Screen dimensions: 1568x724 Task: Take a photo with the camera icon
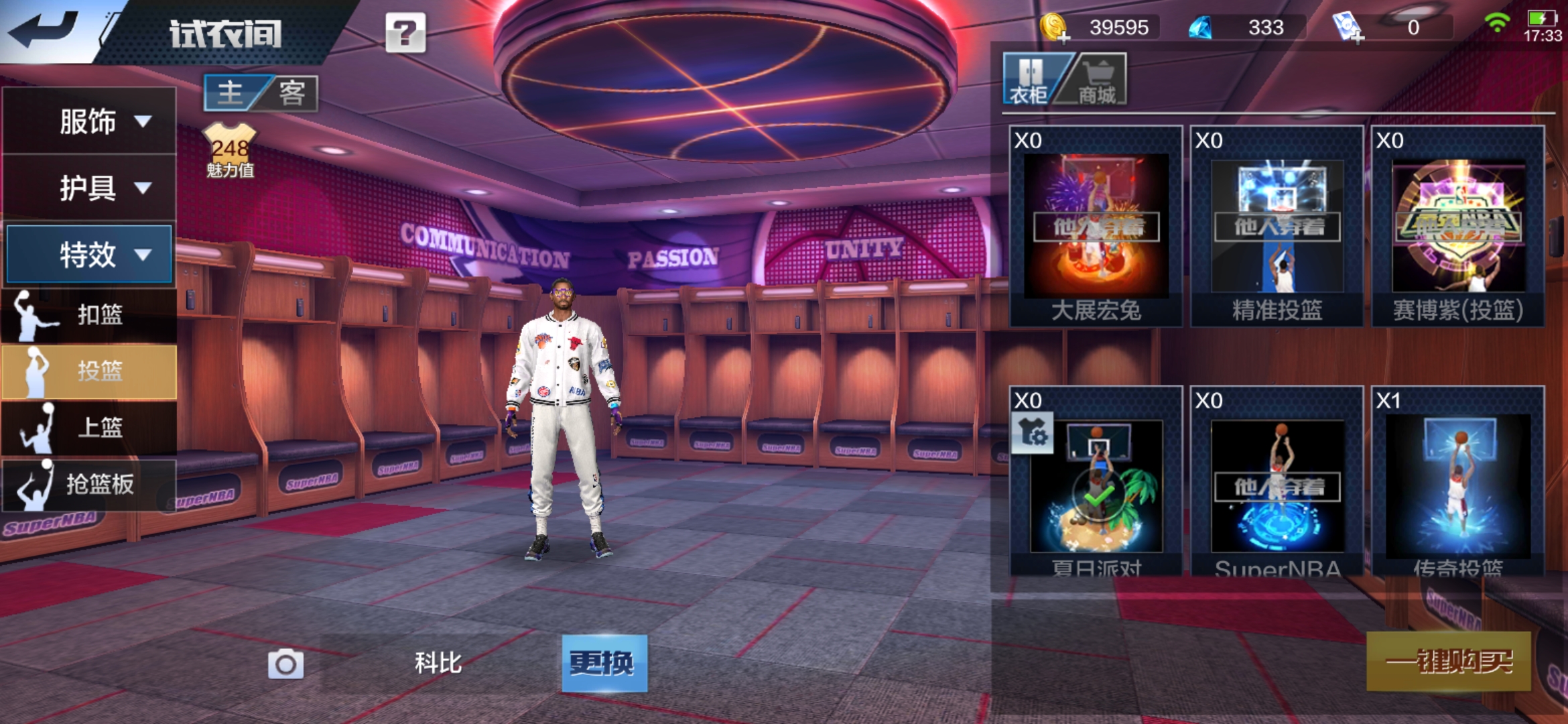(286, 664)
